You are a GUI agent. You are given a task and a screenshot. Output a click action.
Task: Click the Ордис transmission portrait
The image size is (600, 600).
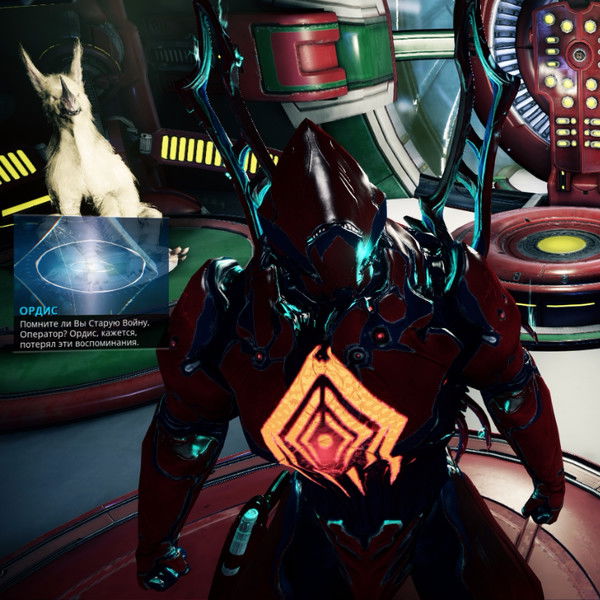click(91, 257)
